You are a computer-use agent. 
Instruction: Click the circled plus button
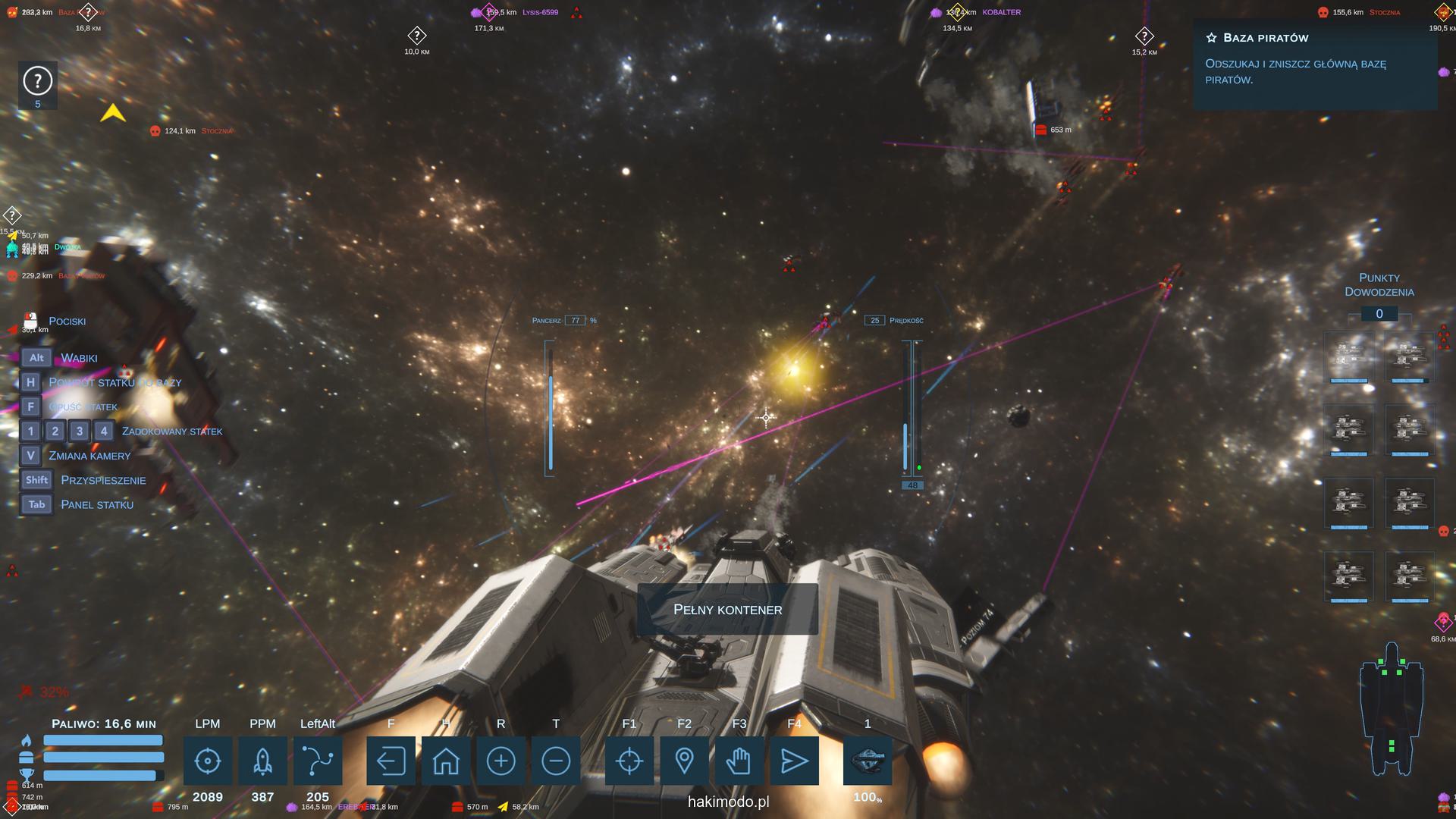pos(500,761)
